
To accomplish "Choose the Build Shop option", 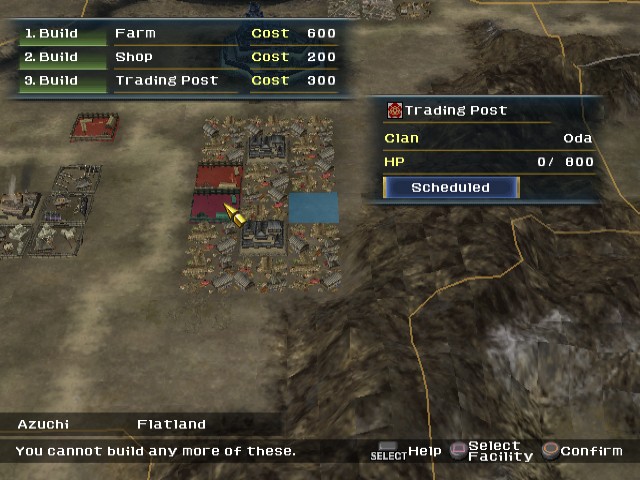I will (180, 57).
